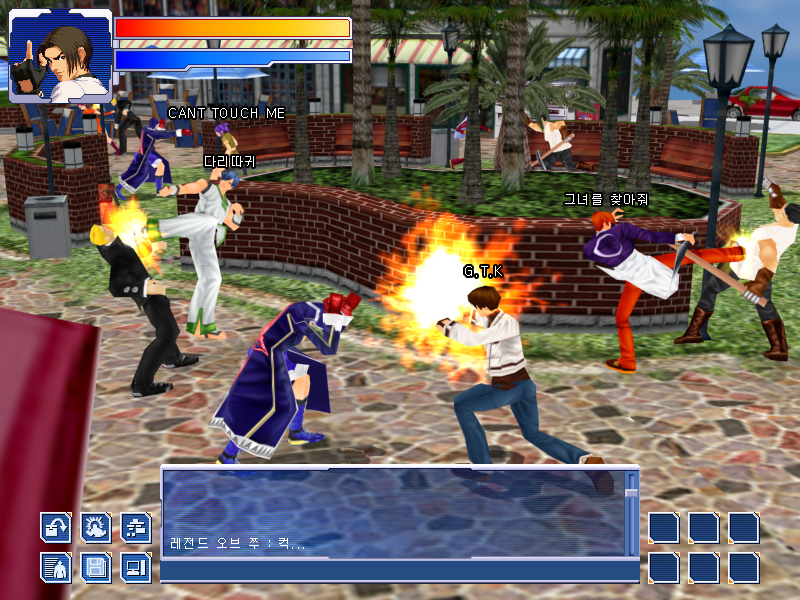Select the chat log message window
Screen dimensions: 800x600
click(x=392, y=512)
